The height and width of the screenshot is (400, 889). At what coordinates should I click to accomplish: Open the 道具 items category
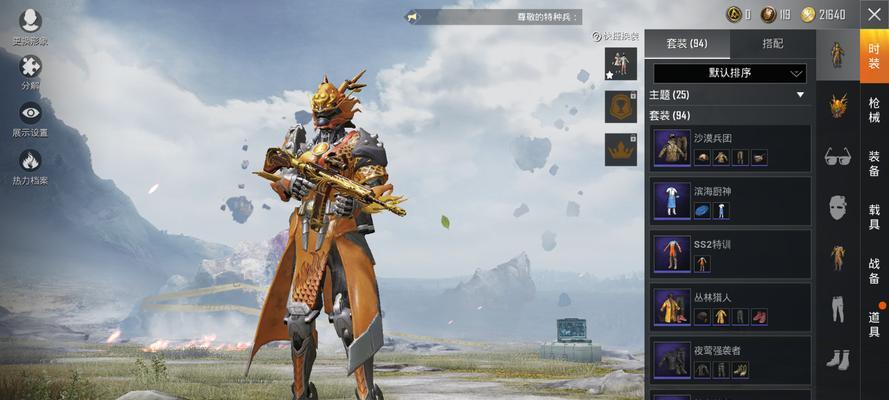coord(874,324)
